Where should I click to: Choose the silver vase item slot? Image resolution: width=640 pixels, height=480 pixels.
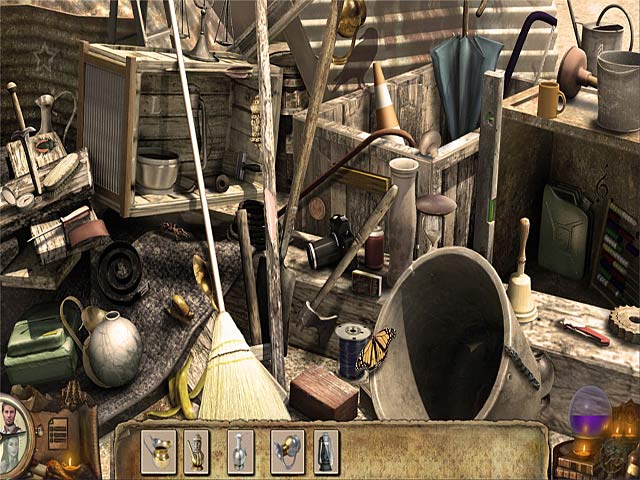pyautogui.click(x=240, y=451)
